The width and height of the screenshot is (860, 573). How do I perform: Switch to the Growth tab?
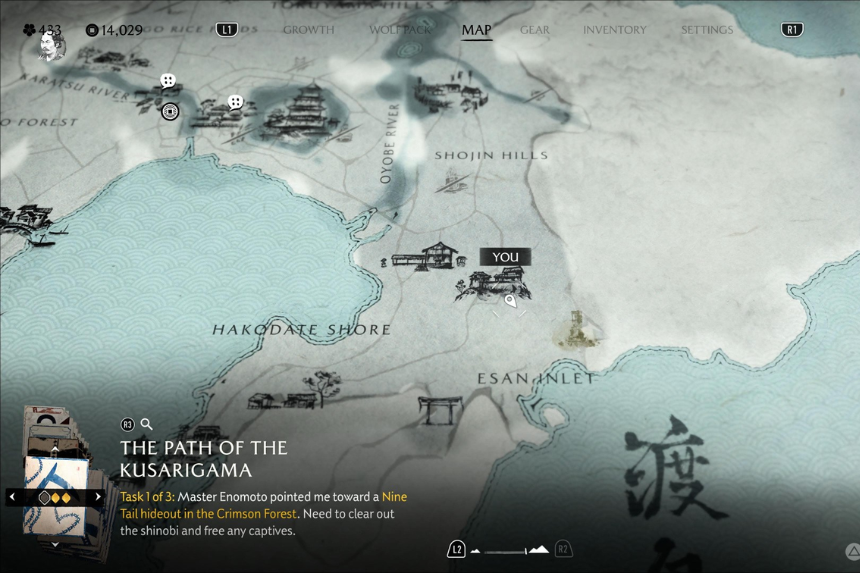308,30
